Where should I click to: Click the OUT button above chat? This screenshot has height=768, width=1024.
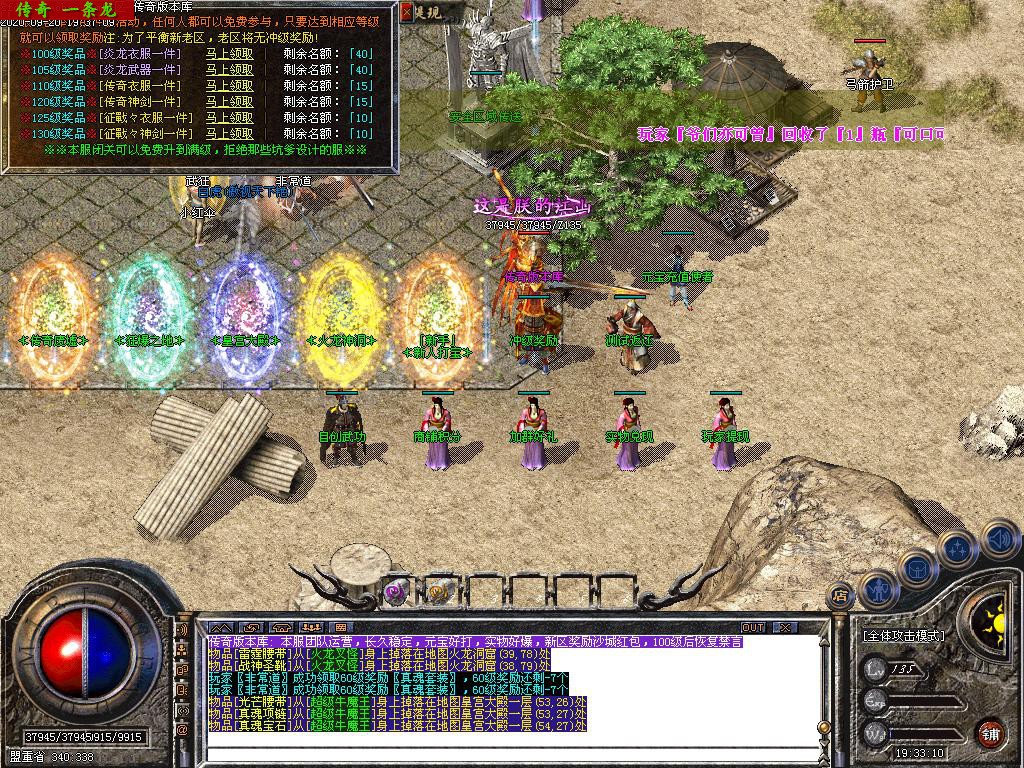(752, 627)
